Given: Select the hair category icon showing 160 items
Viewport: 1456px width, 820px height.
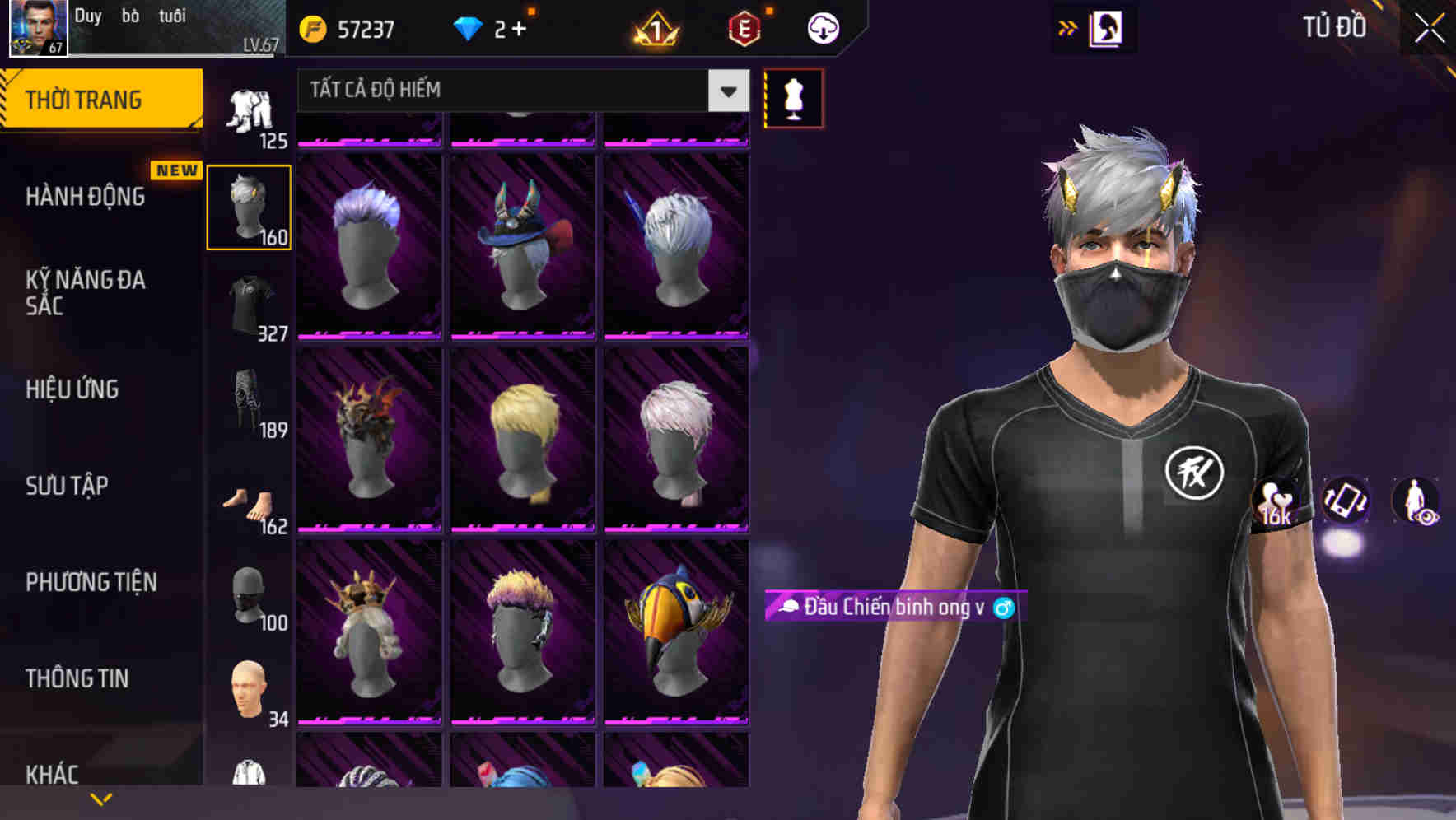Looking at the screenshot, I should (249, 206).
